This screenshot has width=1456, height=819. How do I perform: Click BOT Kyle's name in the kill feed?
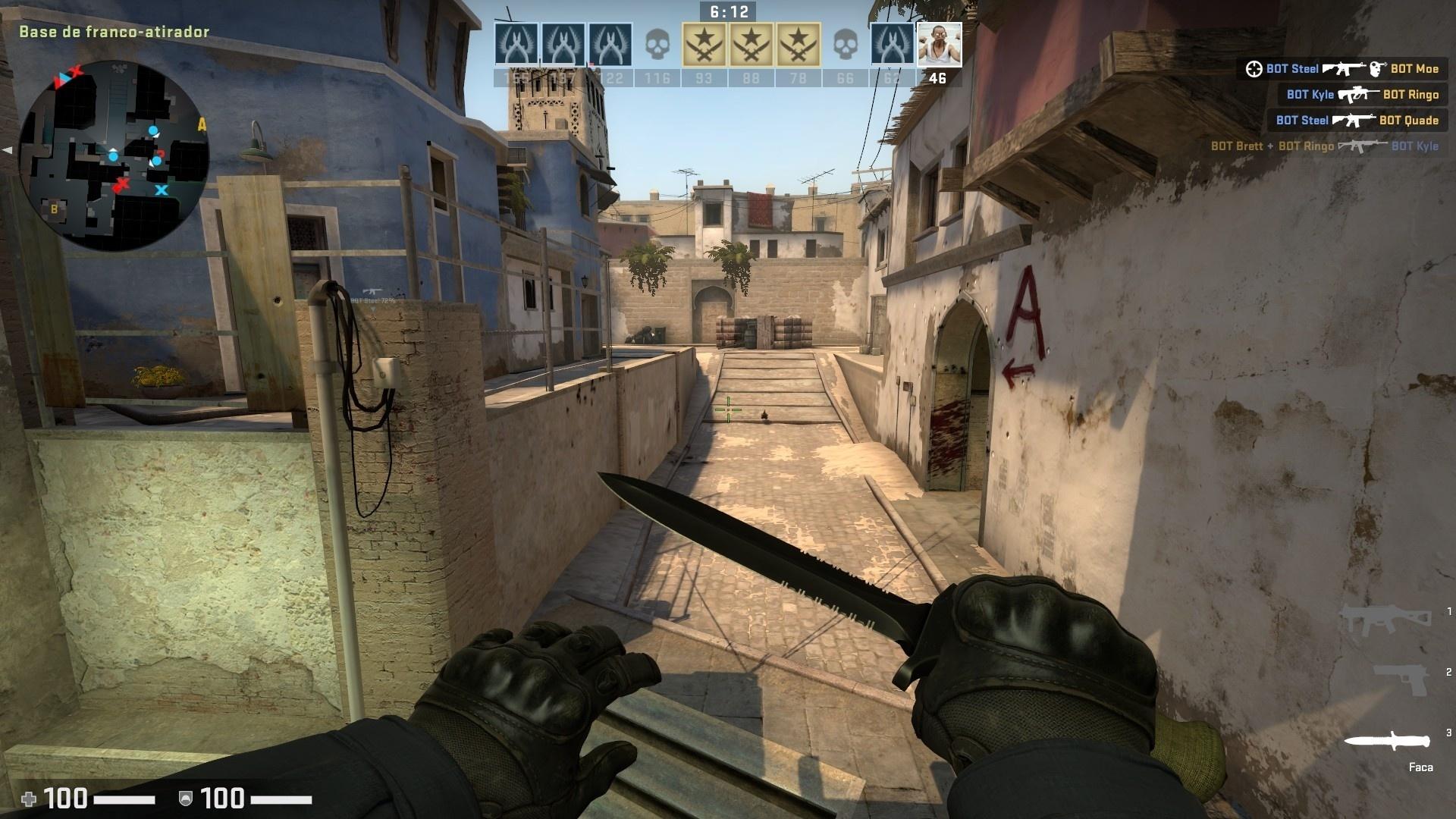click(1310, 95)
